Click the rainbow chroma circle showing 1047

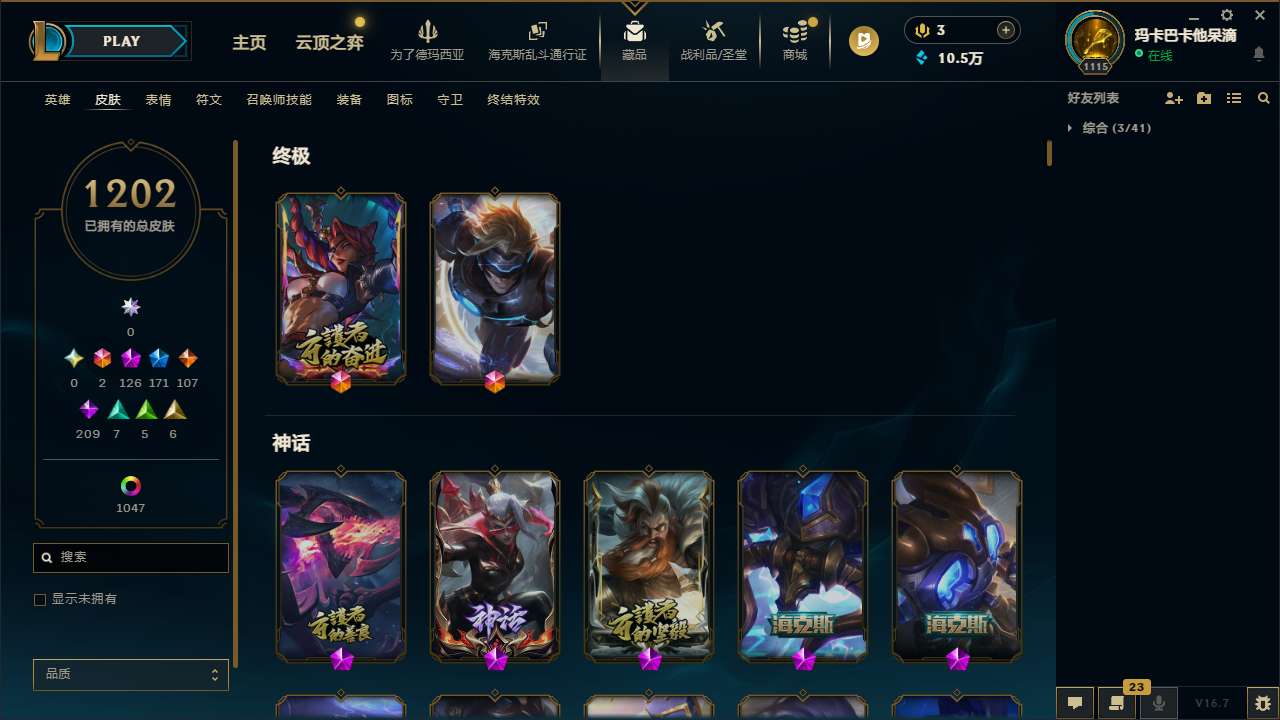click(x=129, y=486)
